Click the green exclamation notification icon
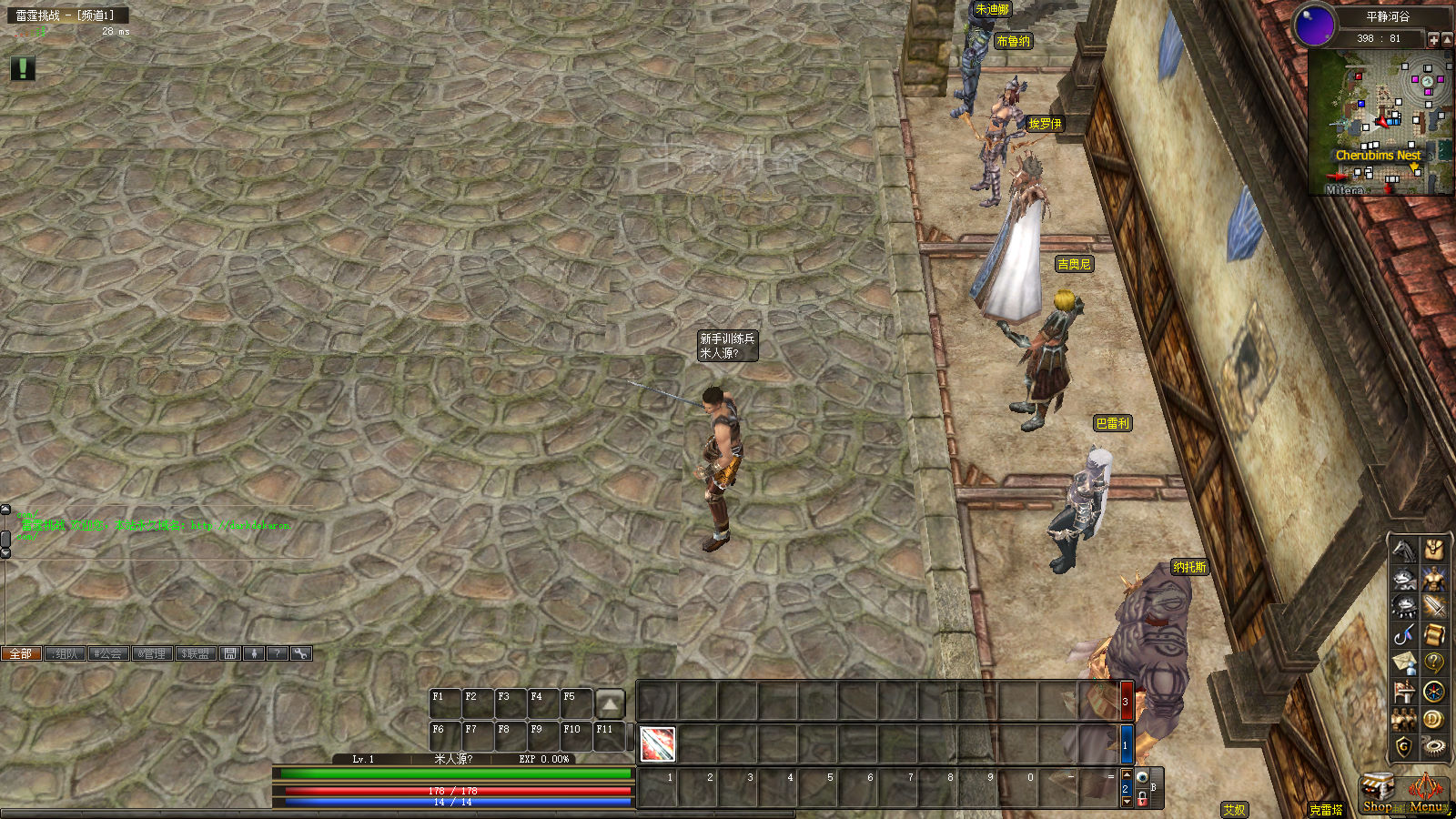This screenshot has height=819, width=1456. pyautogui.click(x=23, y=68)
